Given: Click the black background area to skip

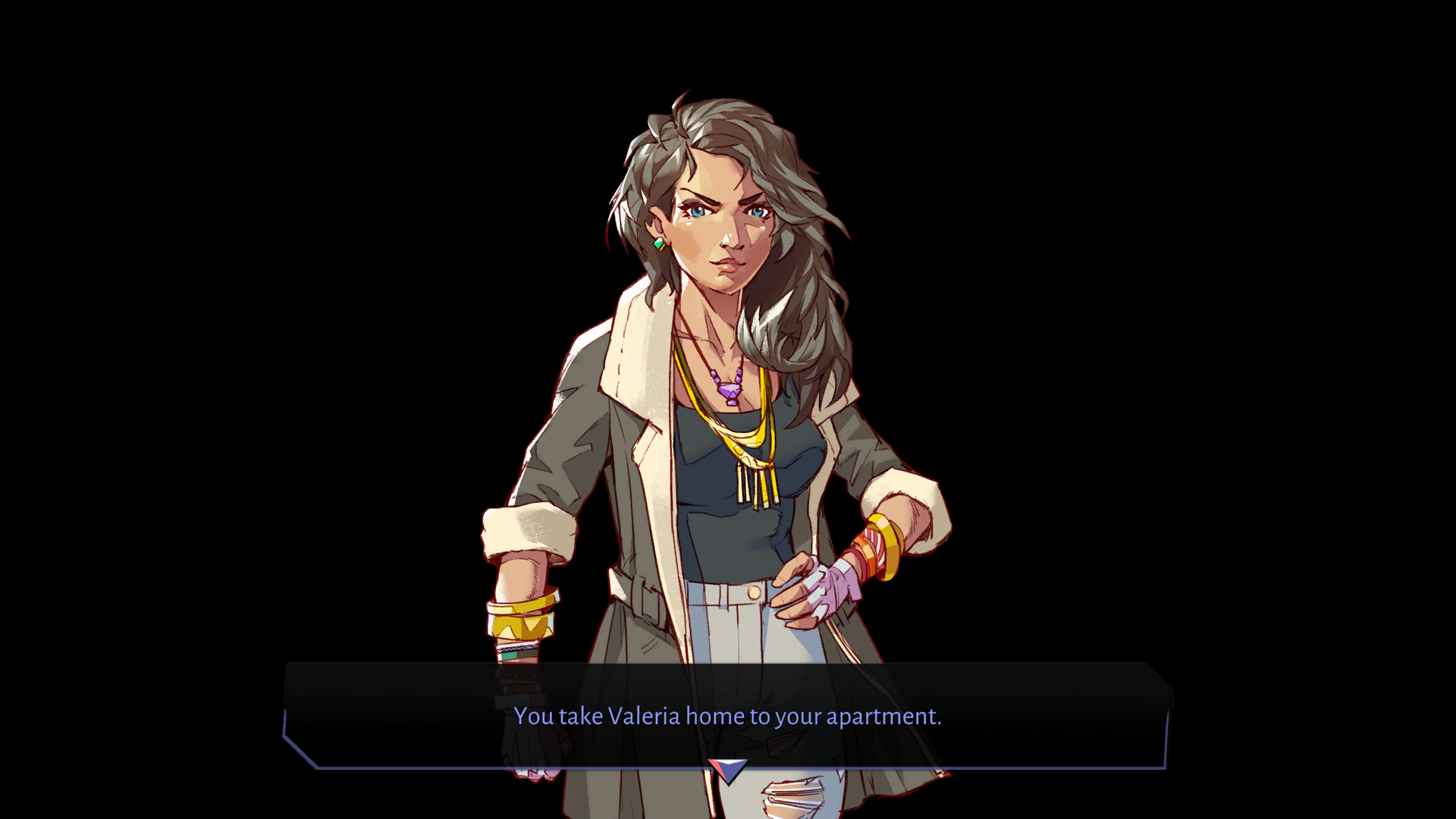Looking at the screenshot, I should (x=227, y=227).
